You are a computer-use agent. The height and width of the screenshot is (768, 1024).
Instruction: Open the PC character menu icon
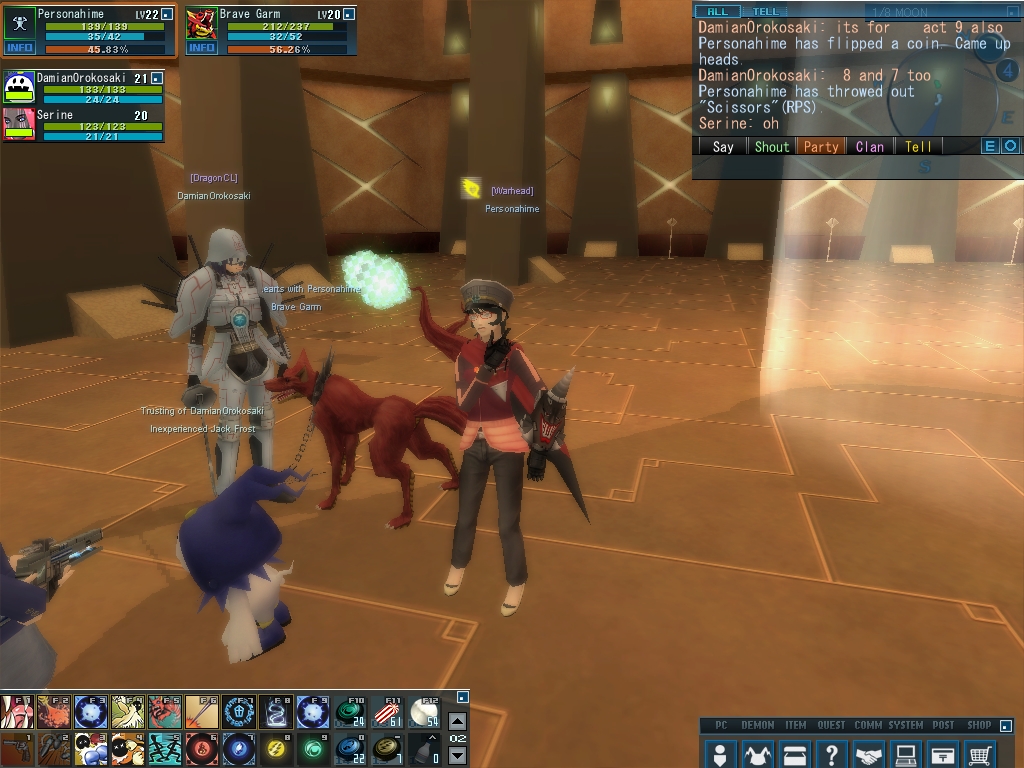click(x=719, y=754)
